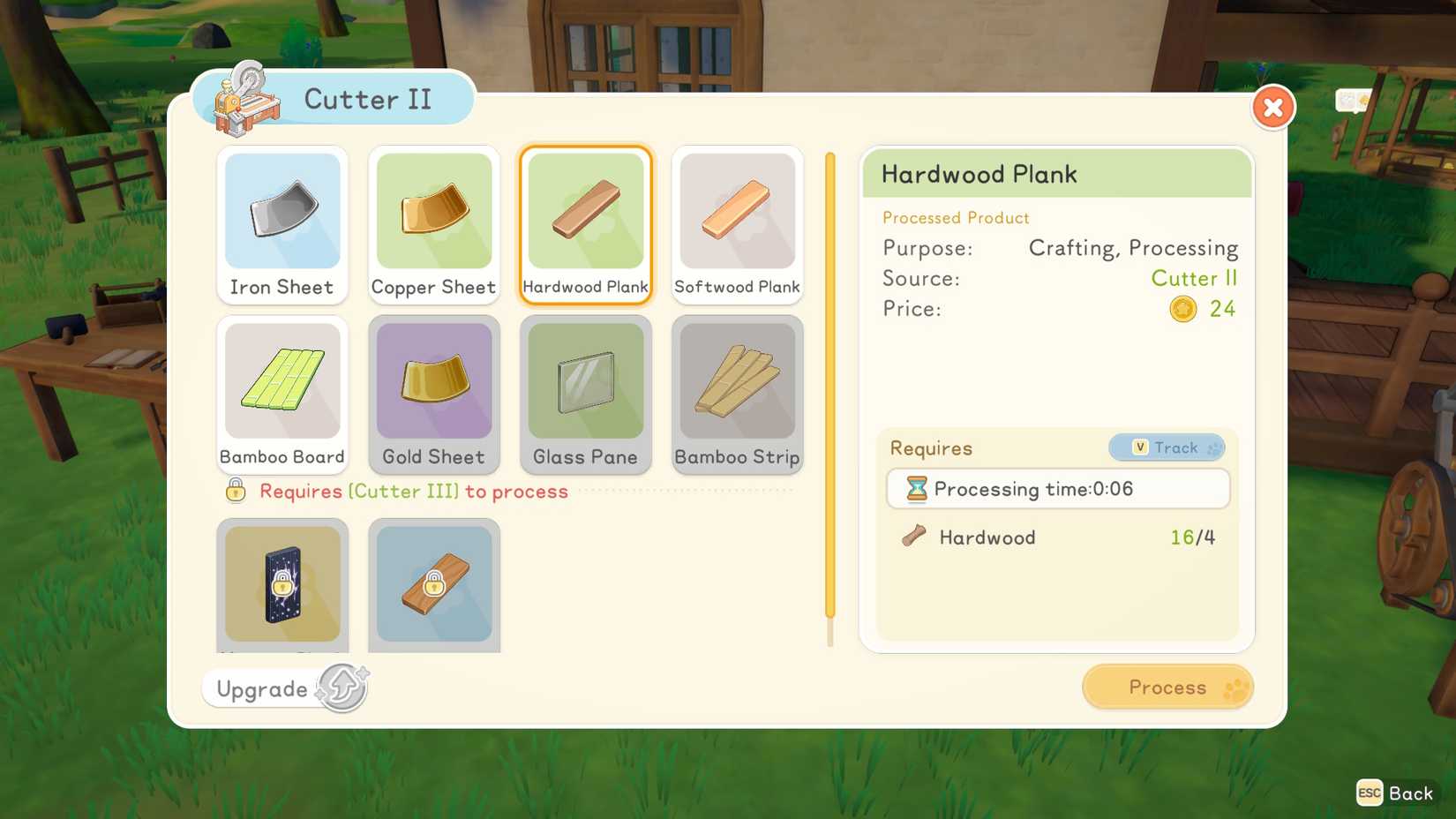The width and height of the screenshot is (1456, 819).
Task: Click the Cutter II machine icon
Action: (244, 99)
